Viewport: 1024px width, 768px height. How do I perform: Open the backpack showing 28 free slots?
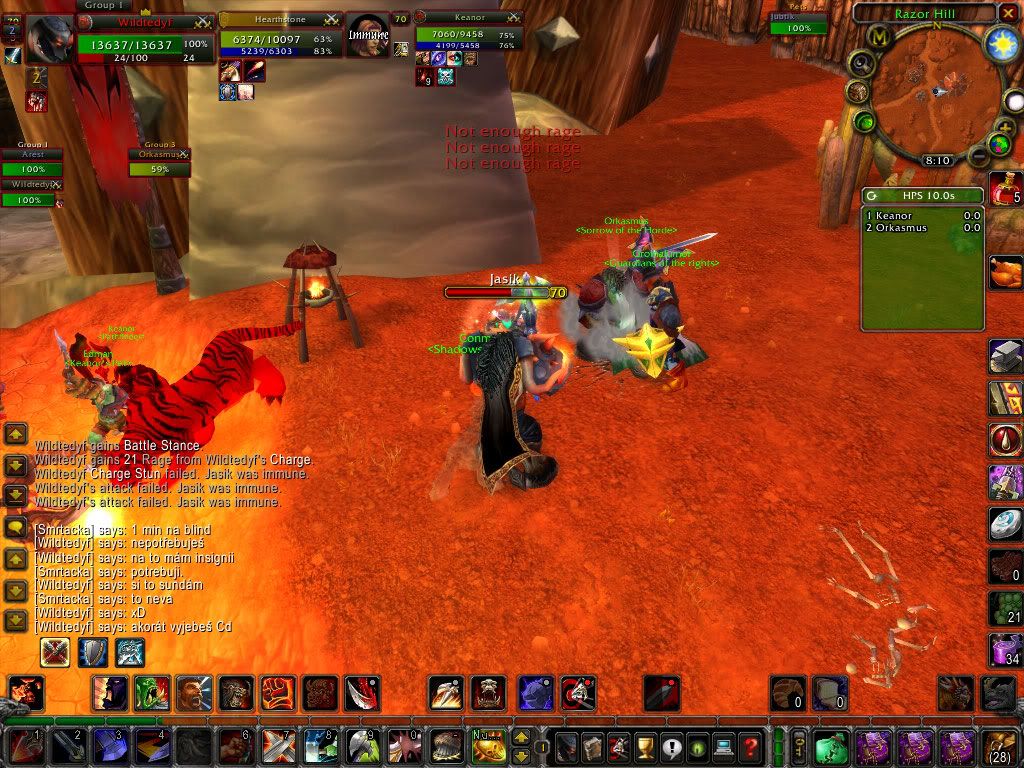point(1001,747)
